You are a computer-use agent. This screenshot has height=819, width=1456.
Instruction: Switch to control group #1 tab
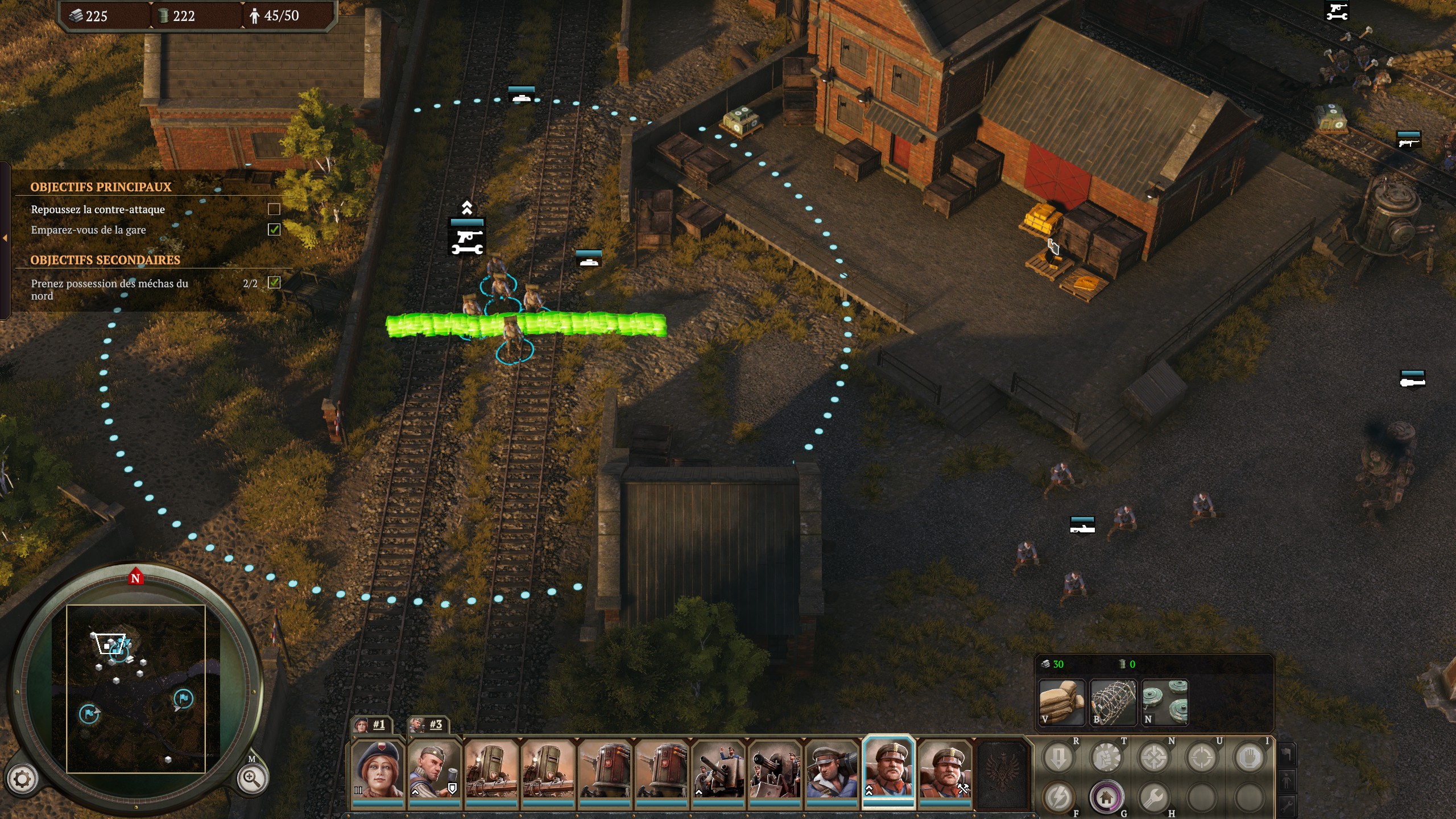[371, 725]
